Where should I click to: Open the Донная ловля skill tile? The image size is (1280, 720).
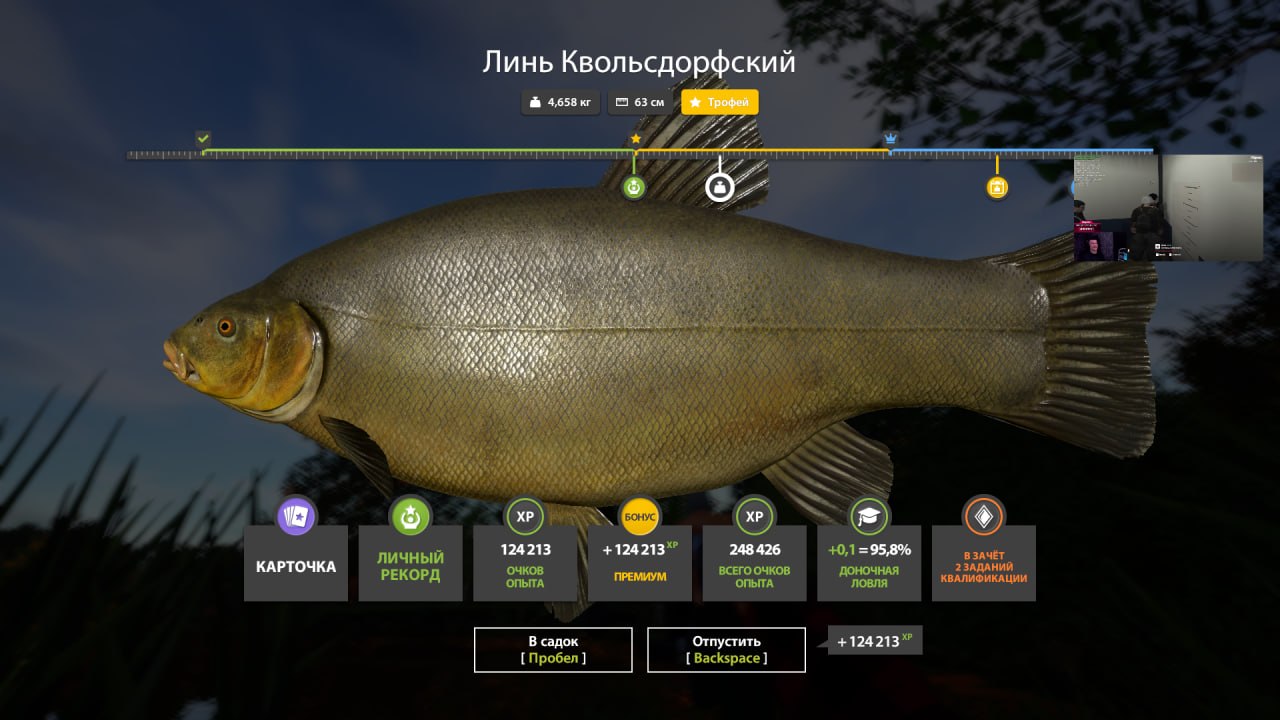coord(869,564)
